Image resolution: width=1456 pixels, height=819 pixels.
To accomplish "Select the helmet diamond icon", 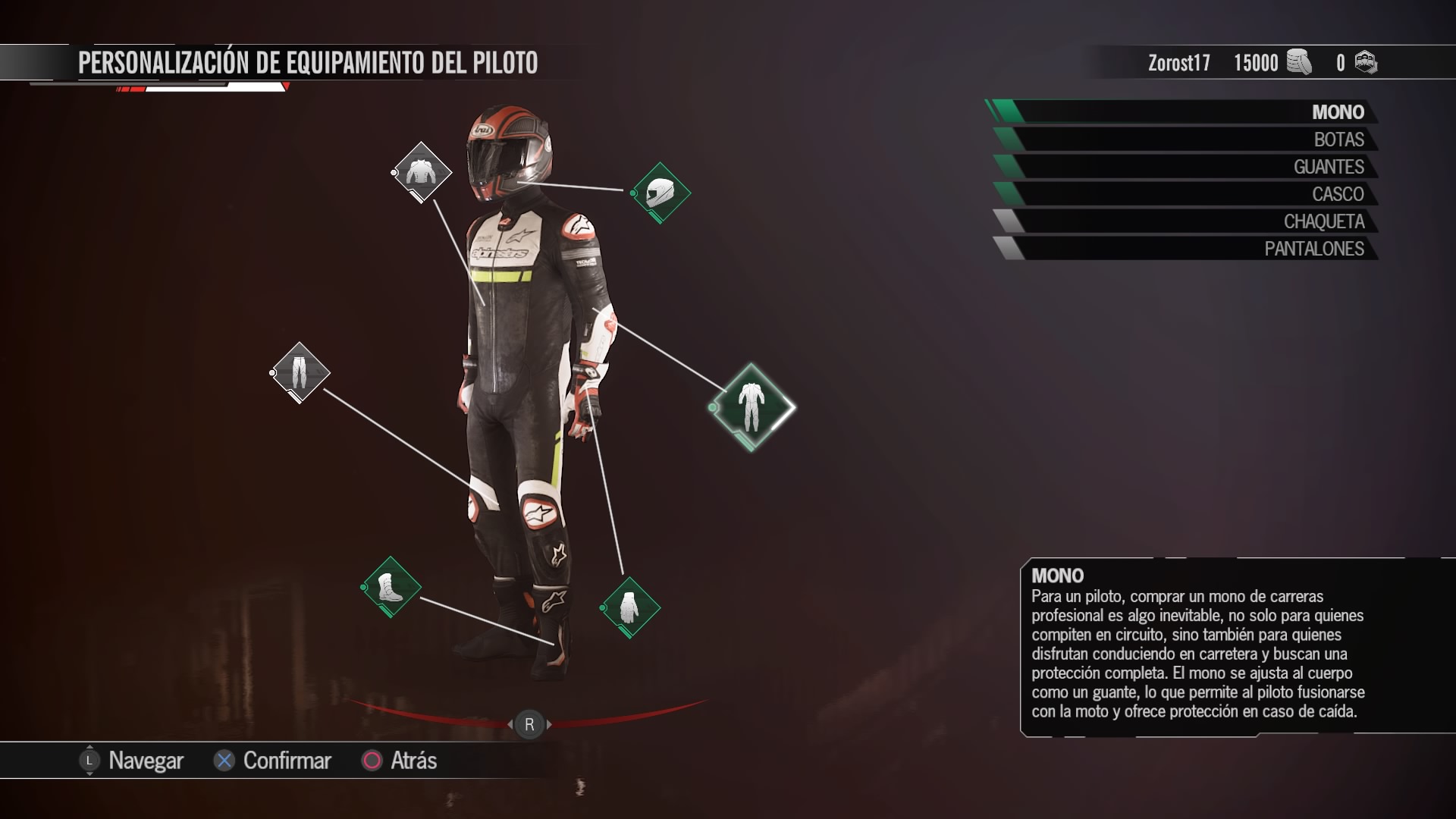I will pyautogui.click(x=661, y=193).
